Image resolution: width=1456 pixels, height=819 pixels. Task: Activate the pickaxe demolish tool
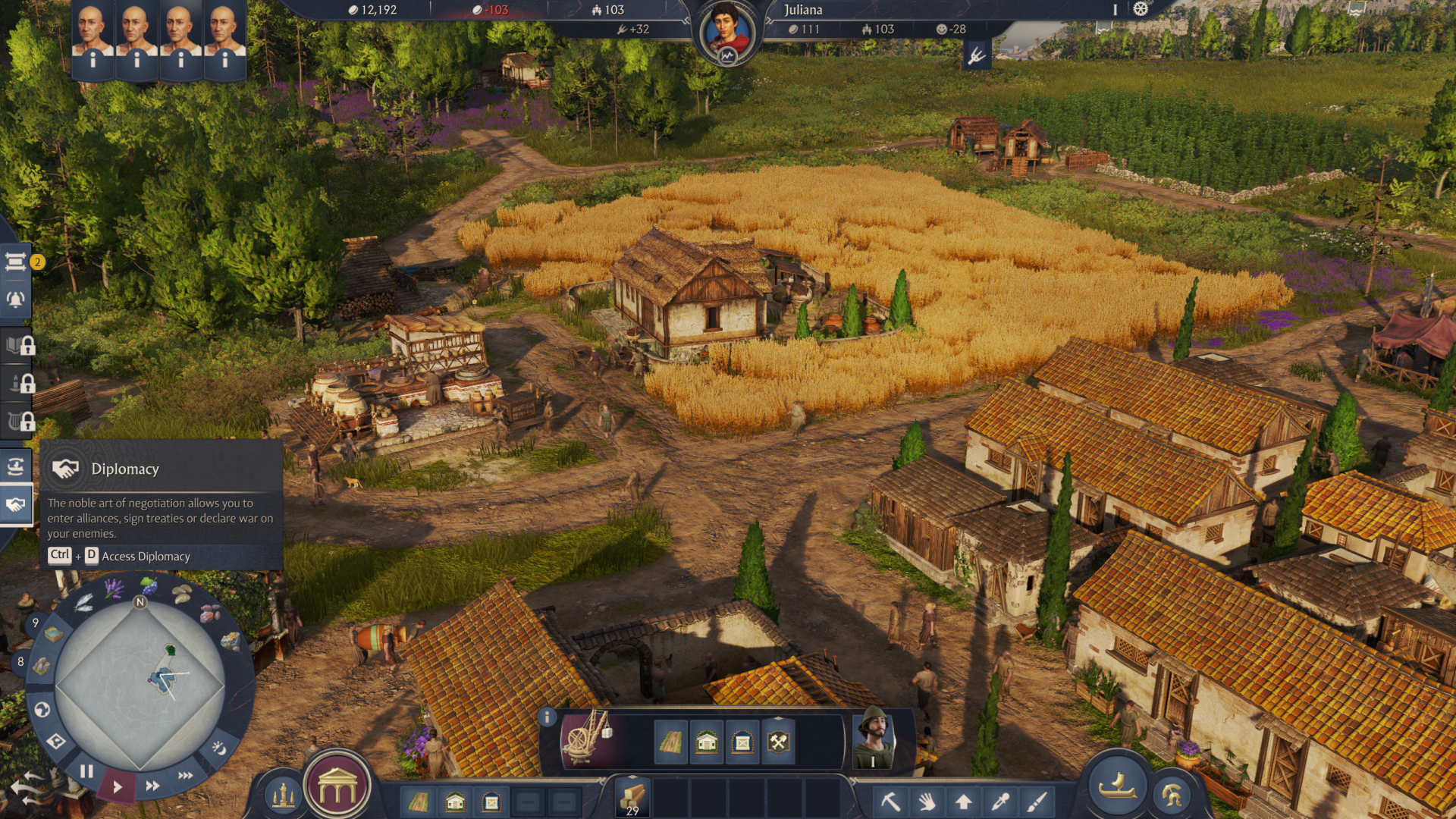[890, 801]
